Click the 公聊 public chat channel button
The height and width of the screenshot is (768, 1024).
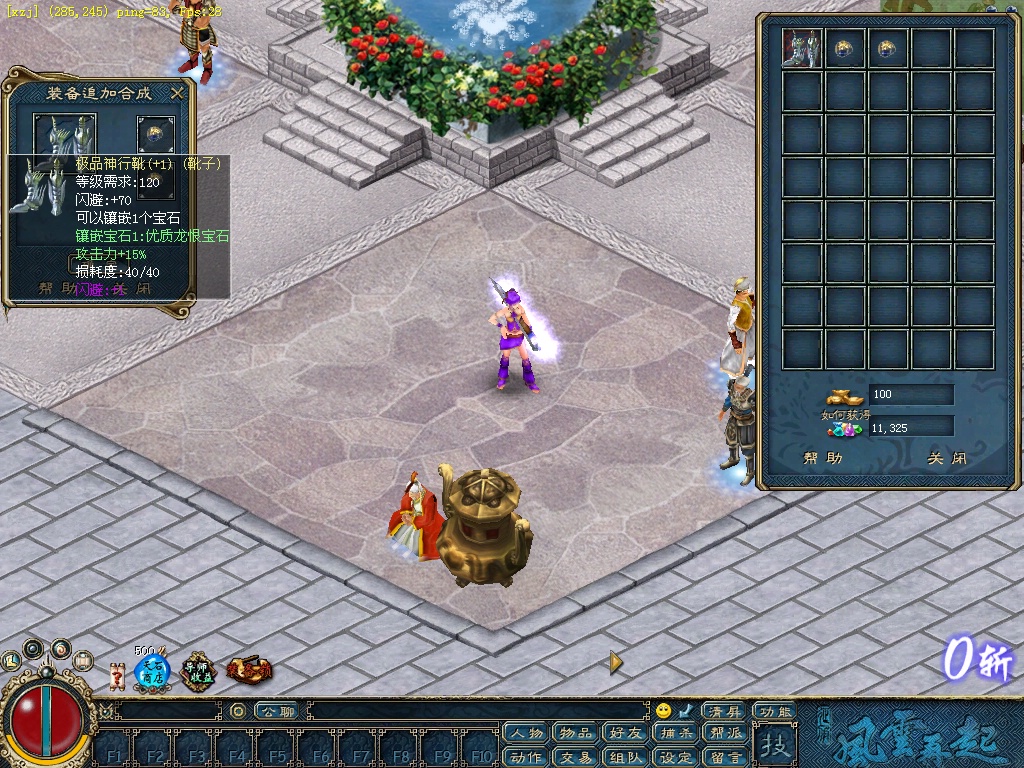point(275,711)
